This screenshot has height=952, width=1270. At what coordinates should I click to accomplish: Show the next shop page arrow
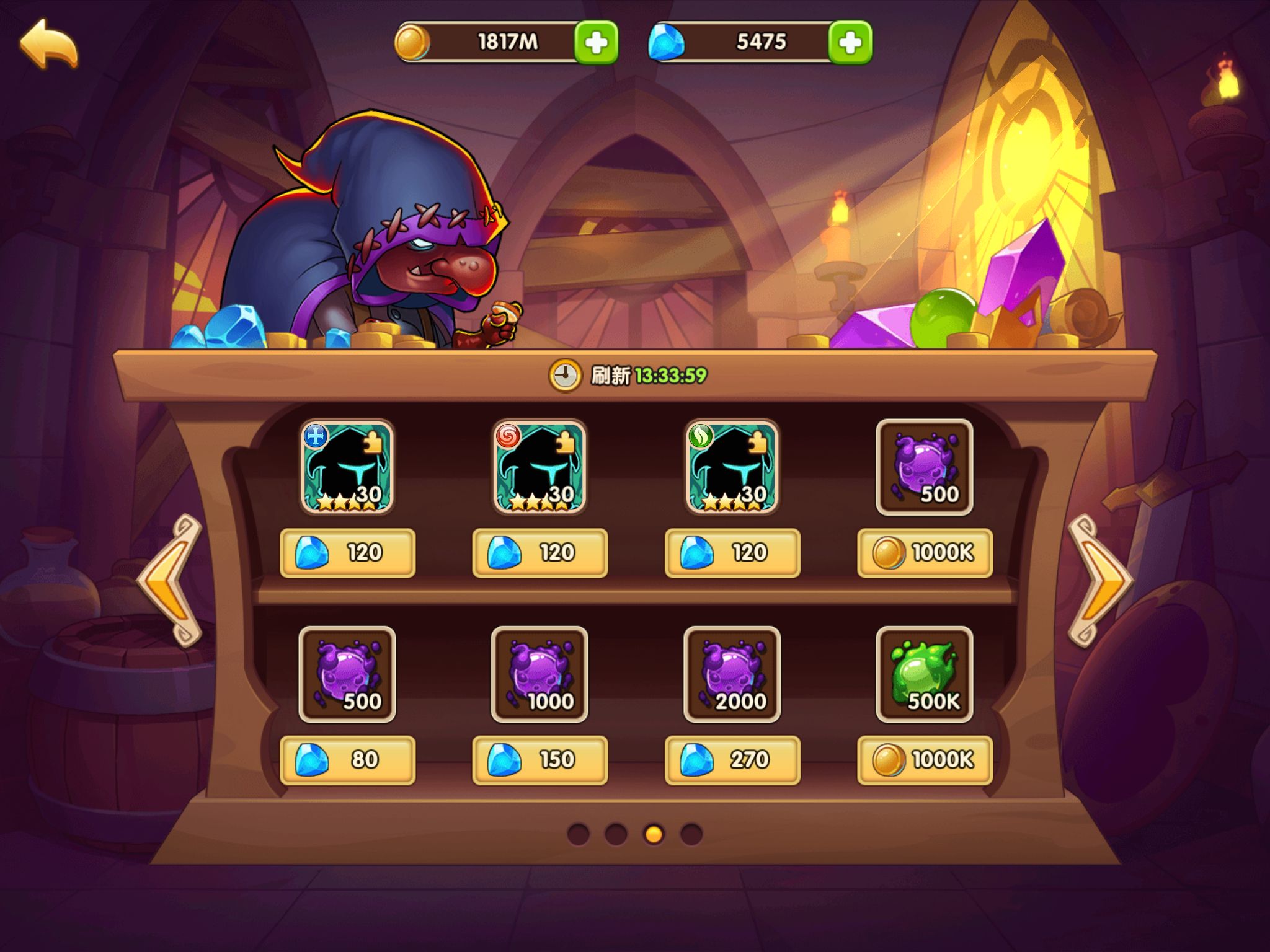coord(1099,581)
